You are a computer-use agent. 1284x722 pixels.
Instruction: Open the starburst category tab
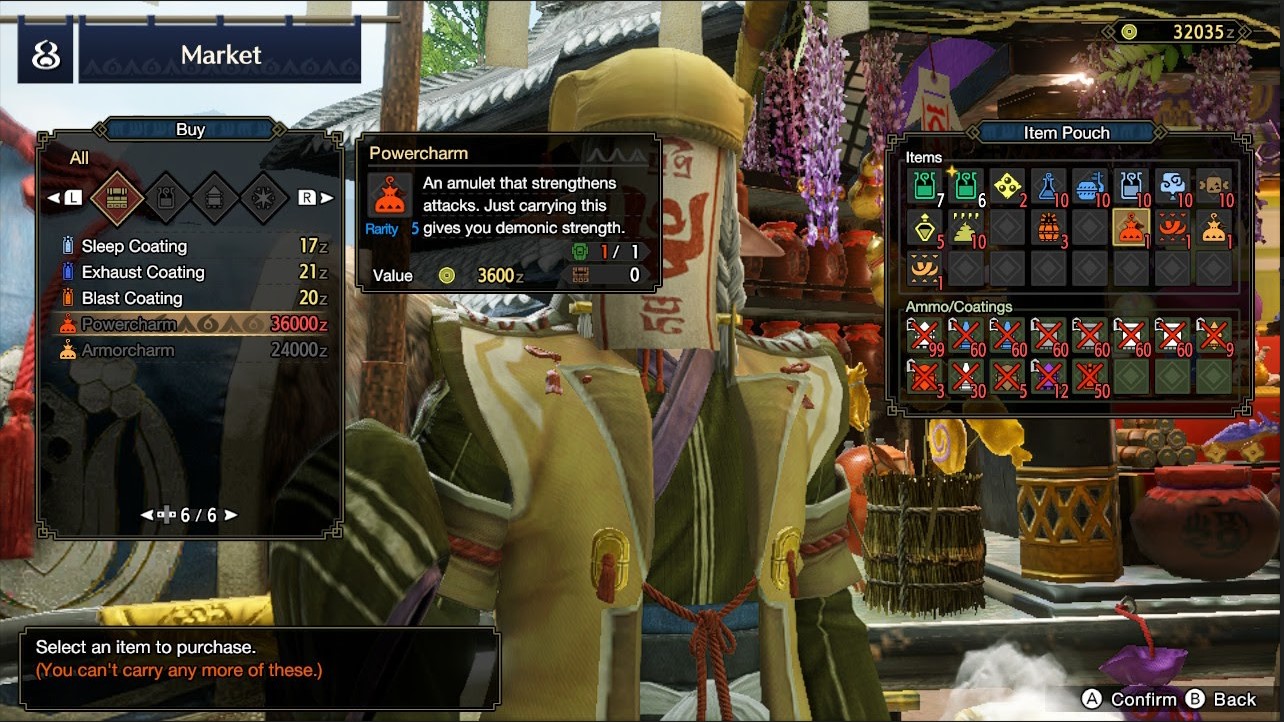[x=265, y=198]
